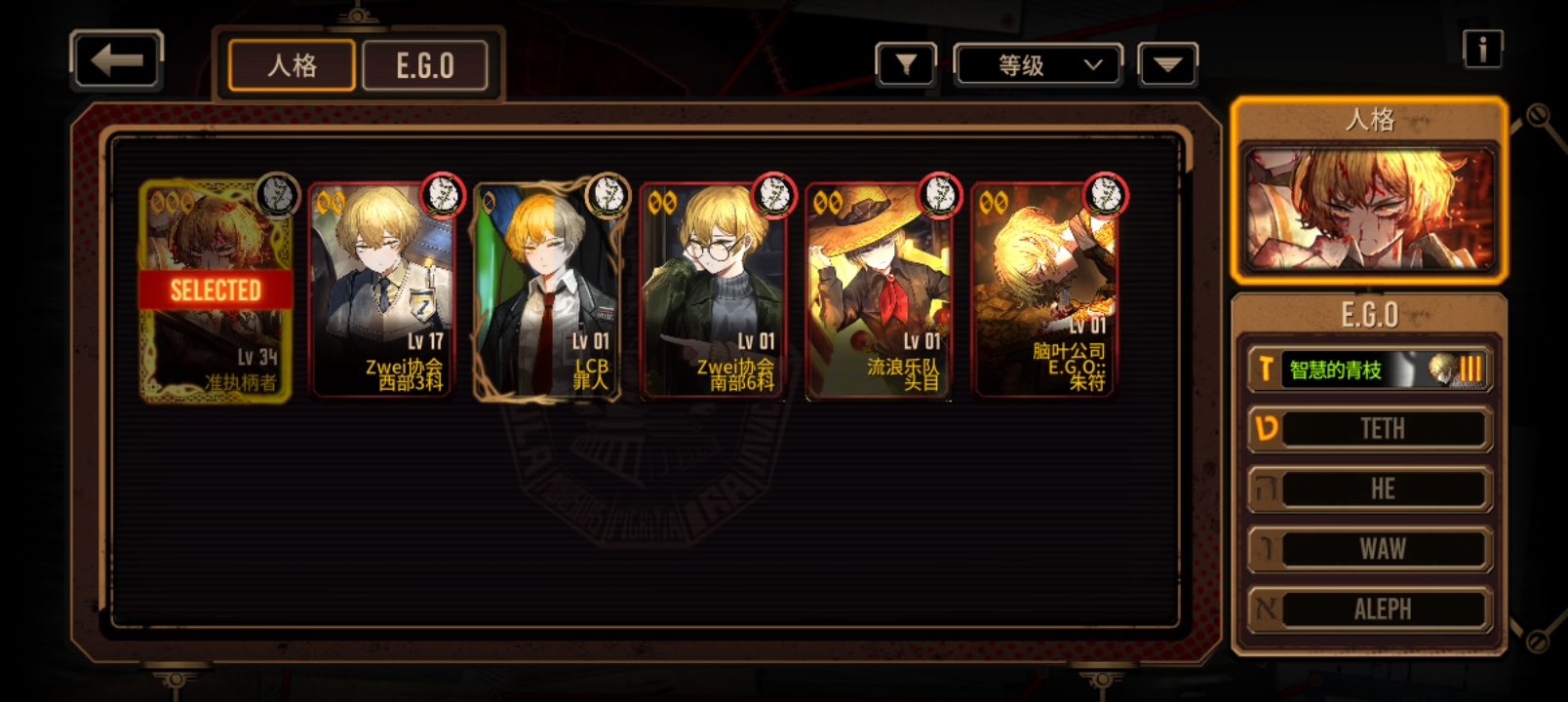Viewport: 1568px width, 702px height.
Task: Select the 脑叶公司 E.G.O::朱符 card
Action: (x=1044, y=292)
